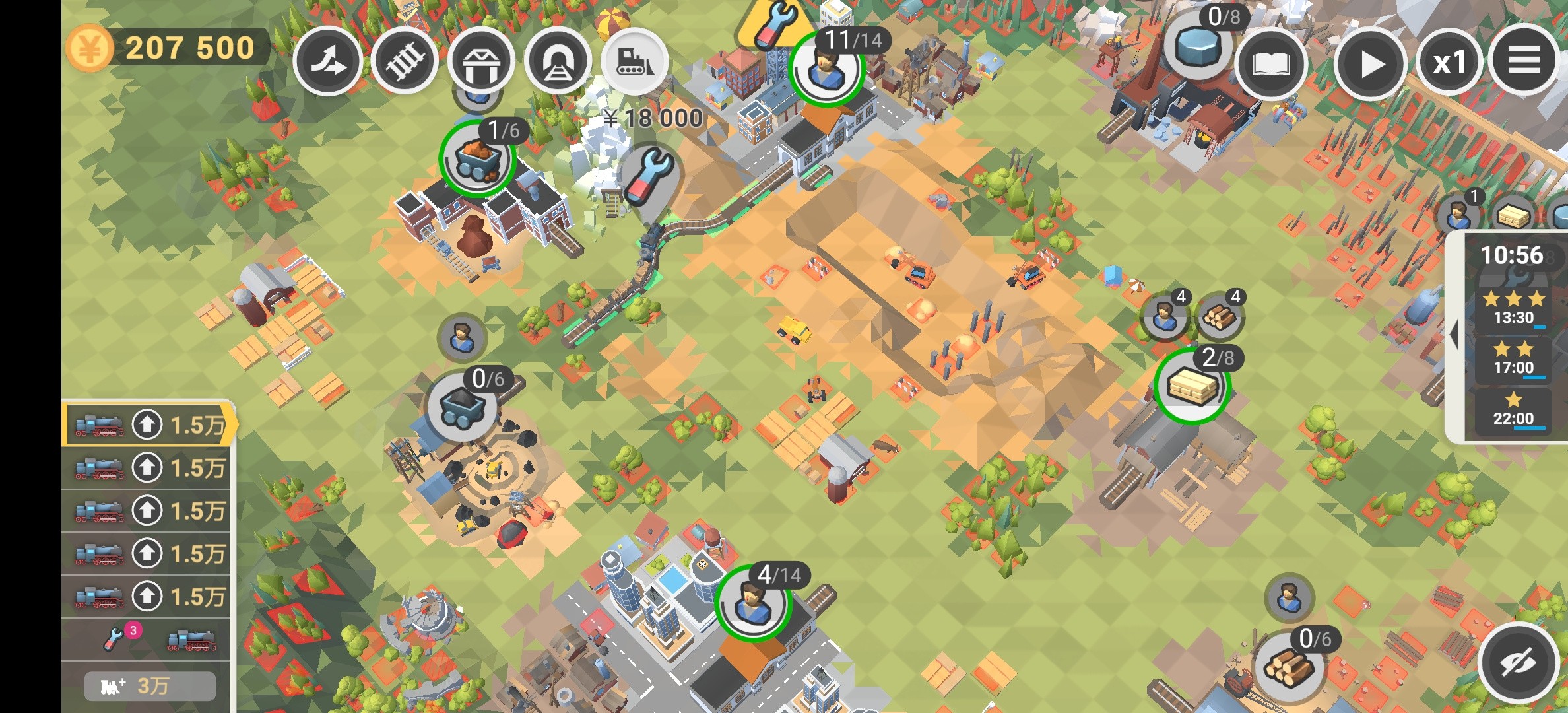Choose the station building tool
1568x713 pixels.
(481, 62)
